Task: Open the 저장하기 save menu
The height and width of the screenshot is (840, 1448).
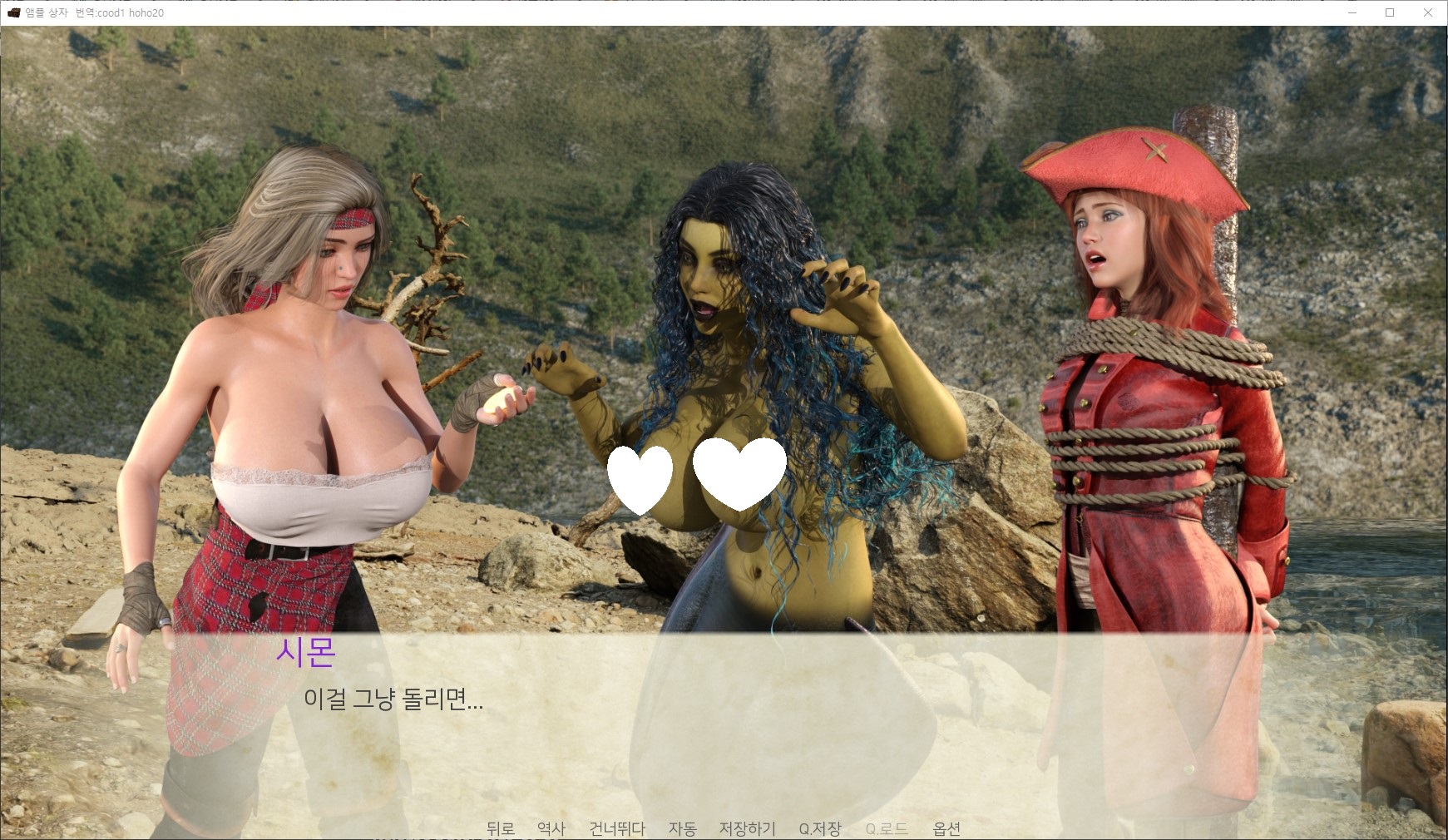Action: [747, 828]
